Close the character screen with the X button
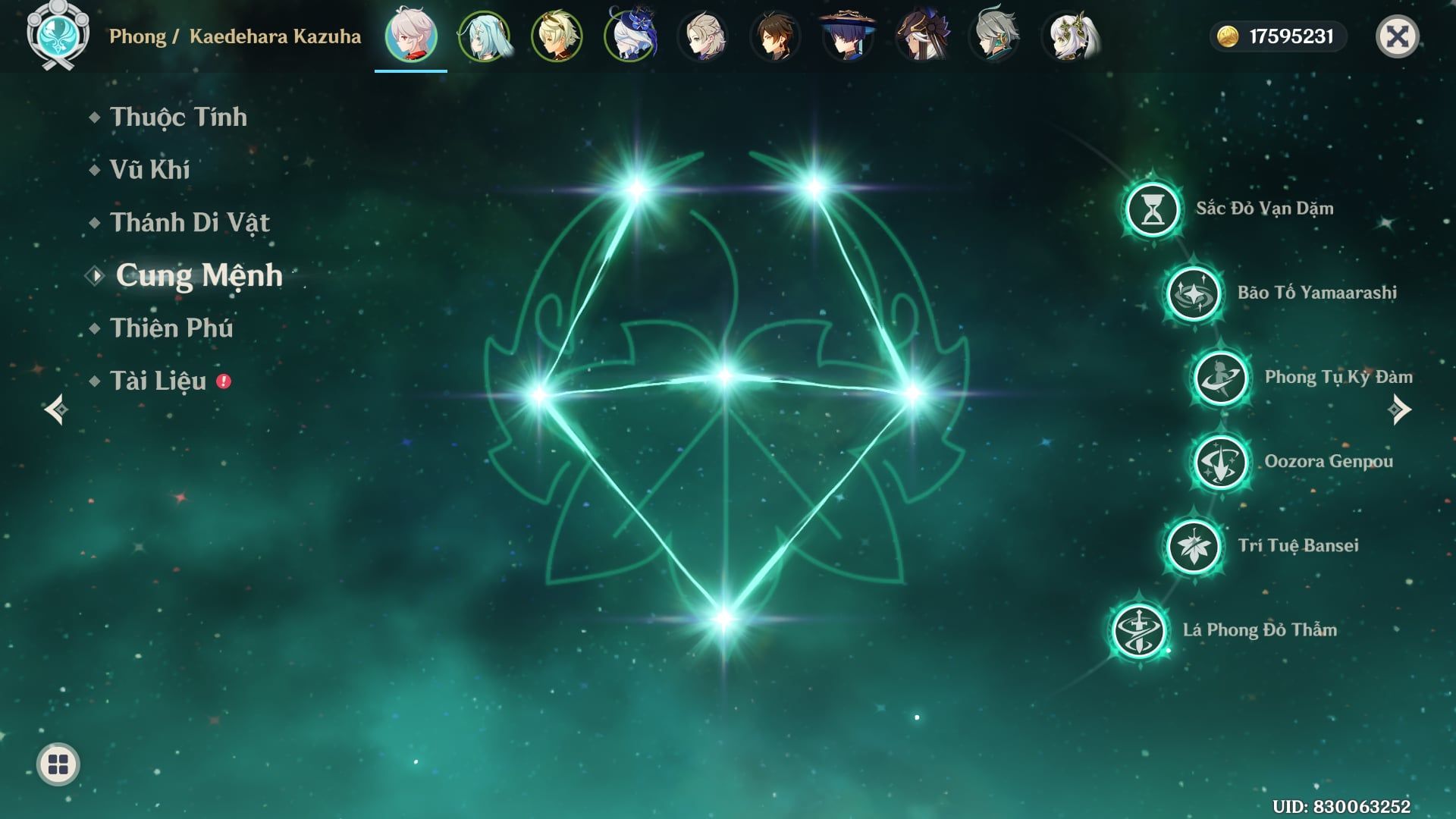 pos(1397,36)
